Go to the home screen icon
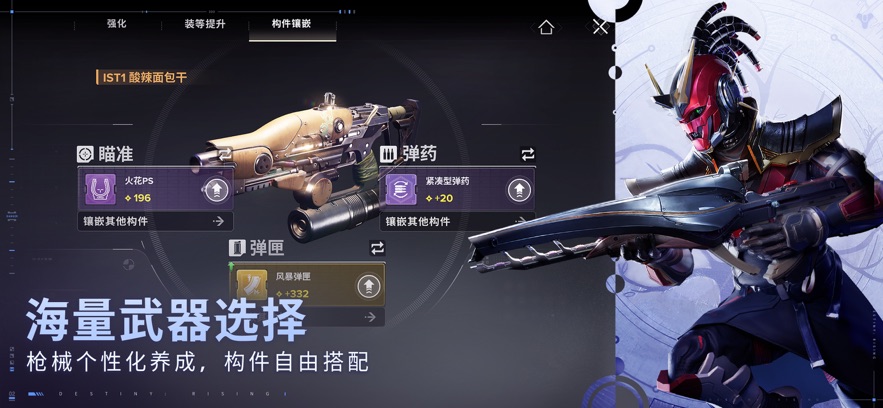The image size is (883, 408). coord(546,27)
